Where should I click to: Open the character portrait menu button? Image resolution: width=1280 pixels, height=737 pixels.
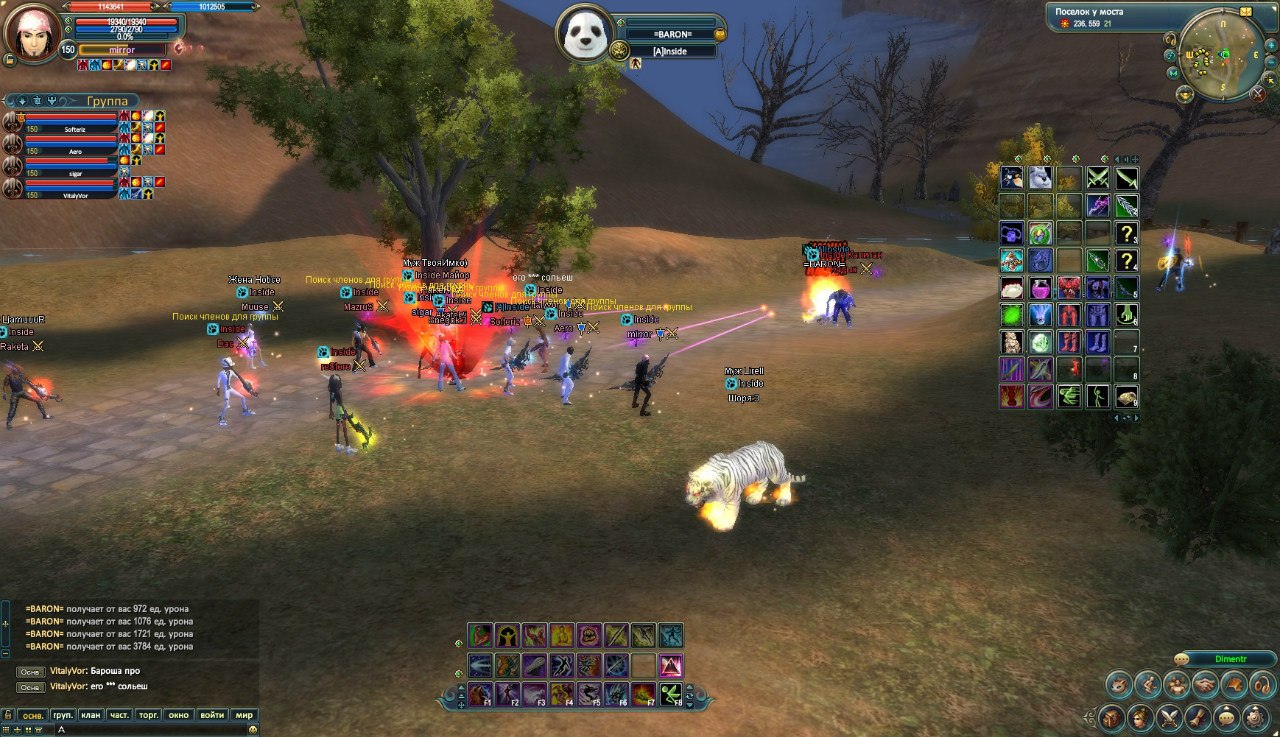coord(1139,718)
